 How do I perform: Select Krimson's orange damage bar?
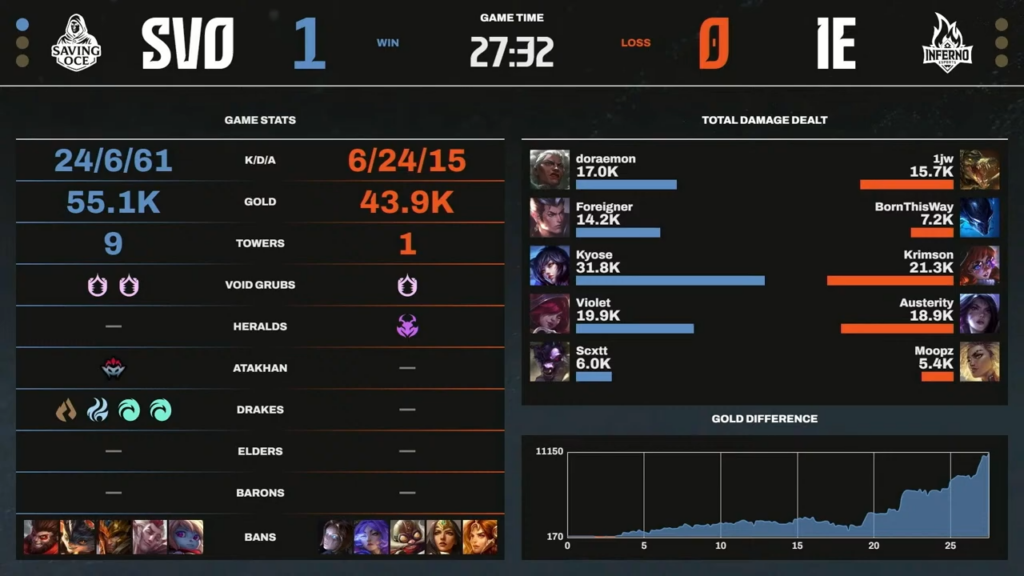(x=890, y=281)
